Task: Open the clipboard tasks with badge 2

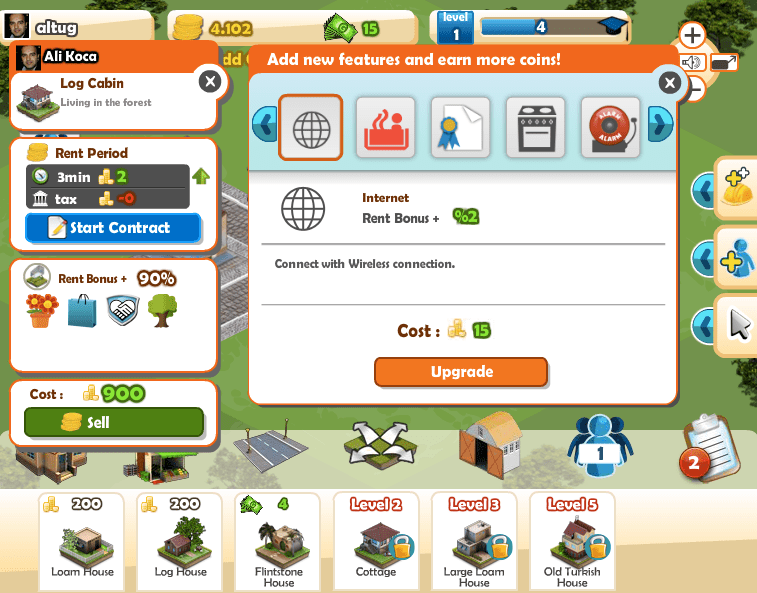Action: 709,445
